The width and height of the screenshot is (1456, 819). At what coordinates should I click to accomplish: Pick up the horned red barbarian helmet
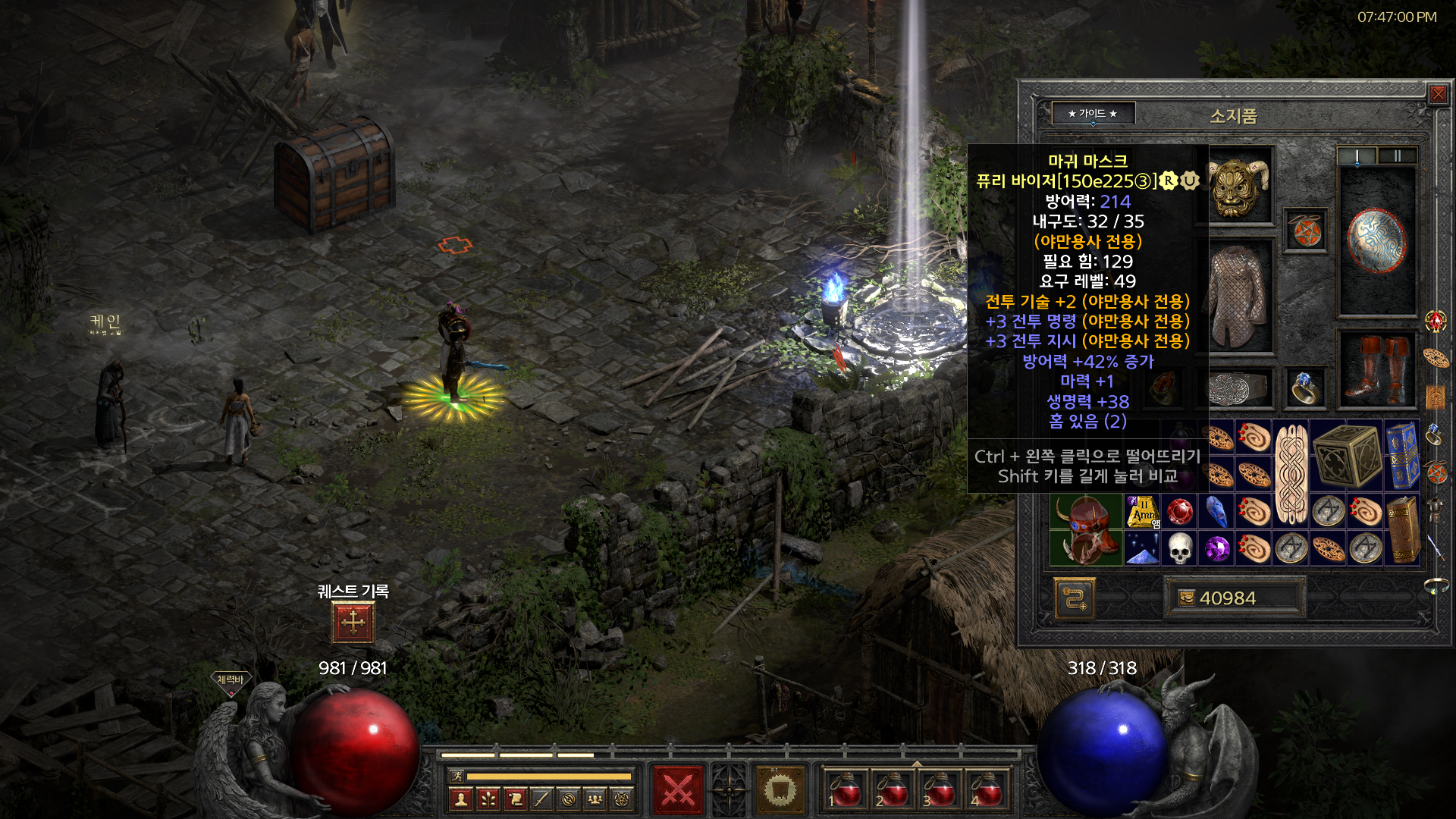1086,530
